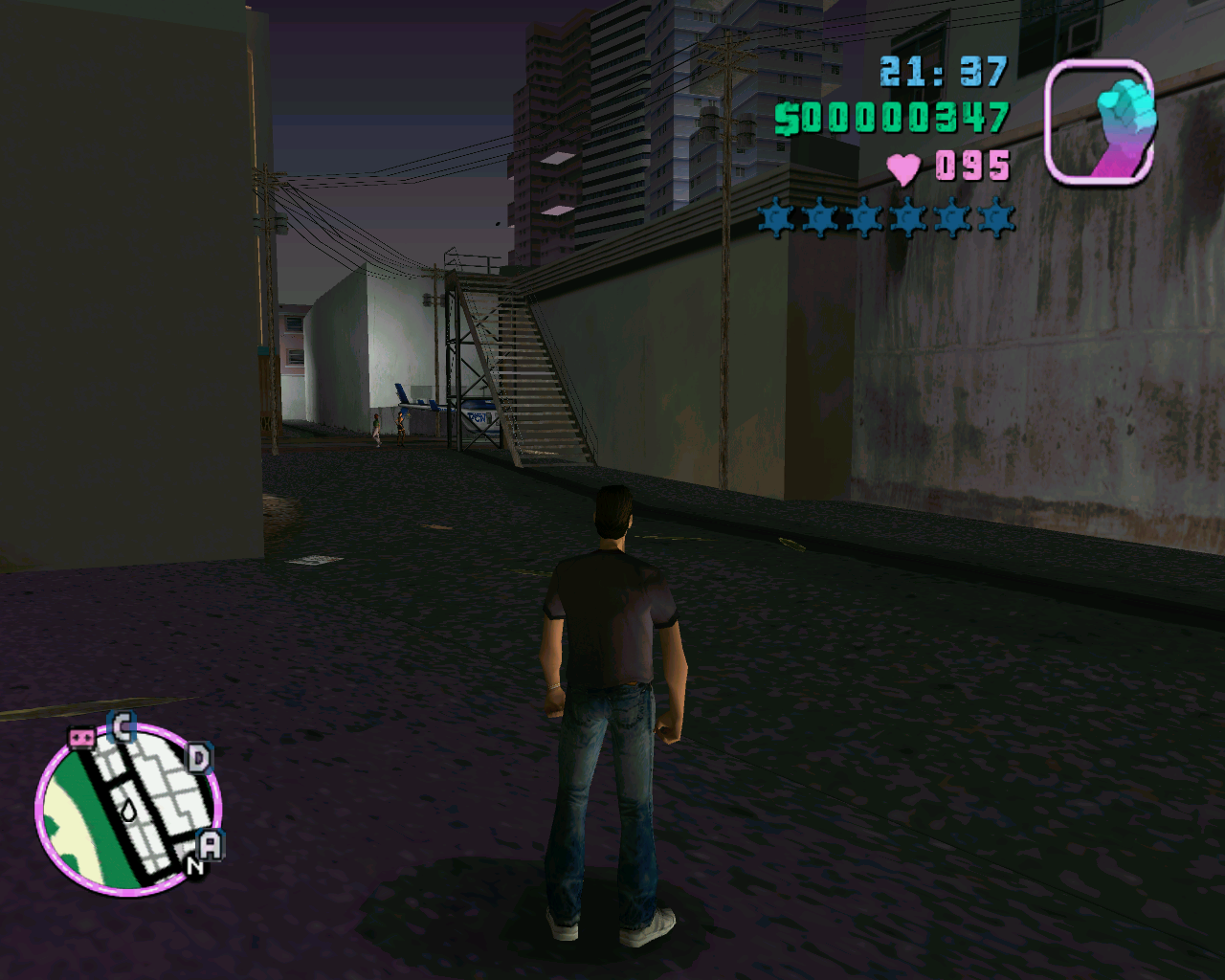
Task: Click the C mission marker on radar
Action: click(x=122, y=728)
